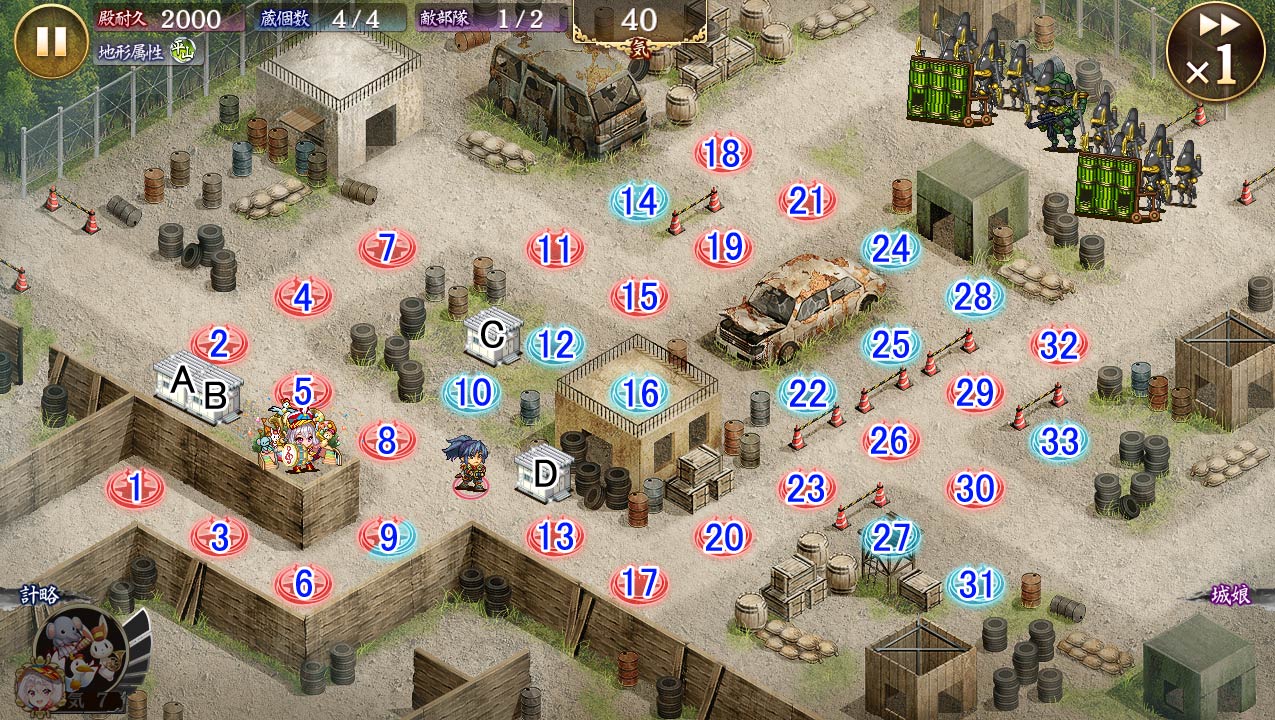Open the 城娘 castle girl panel

pyautogui.click(x=1231, y=593)
